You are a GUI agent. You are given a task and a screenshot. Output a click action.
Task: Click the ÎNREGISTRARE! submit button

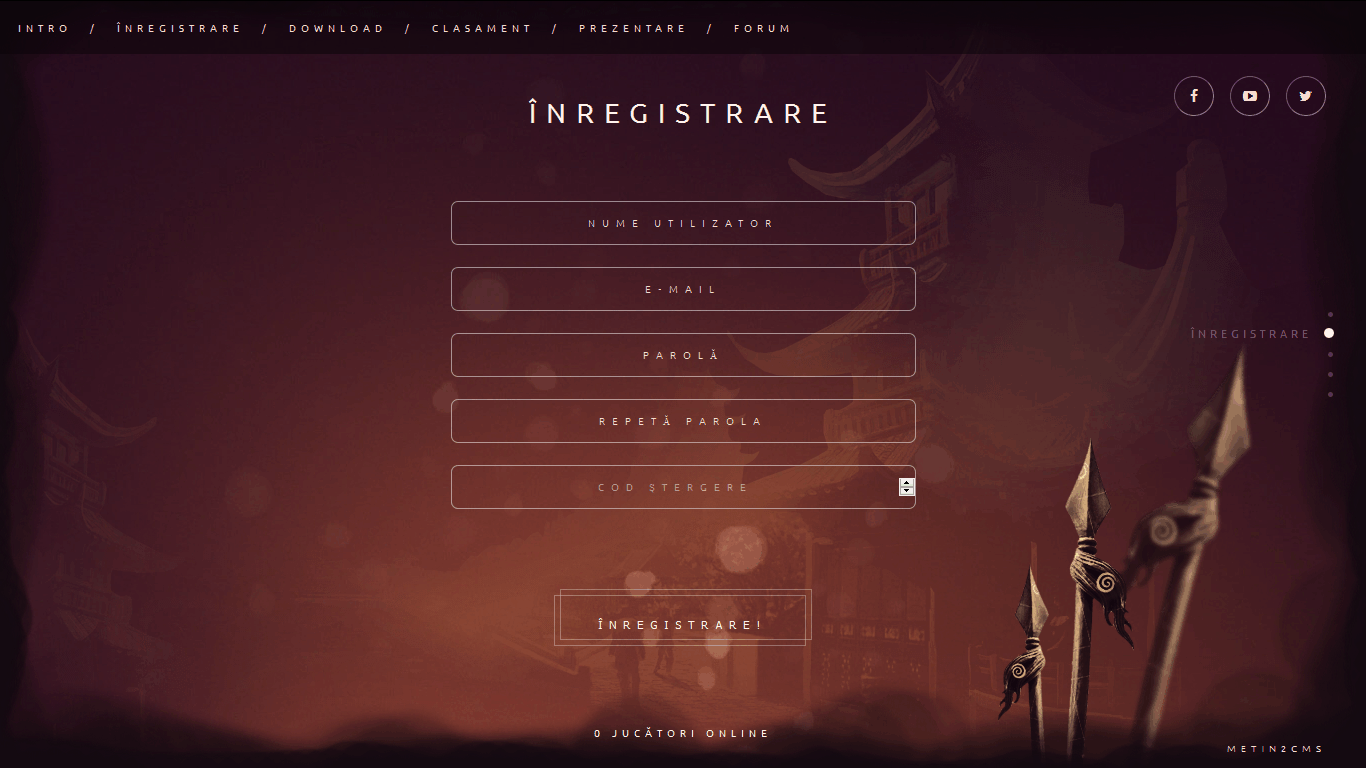point(682,618)
